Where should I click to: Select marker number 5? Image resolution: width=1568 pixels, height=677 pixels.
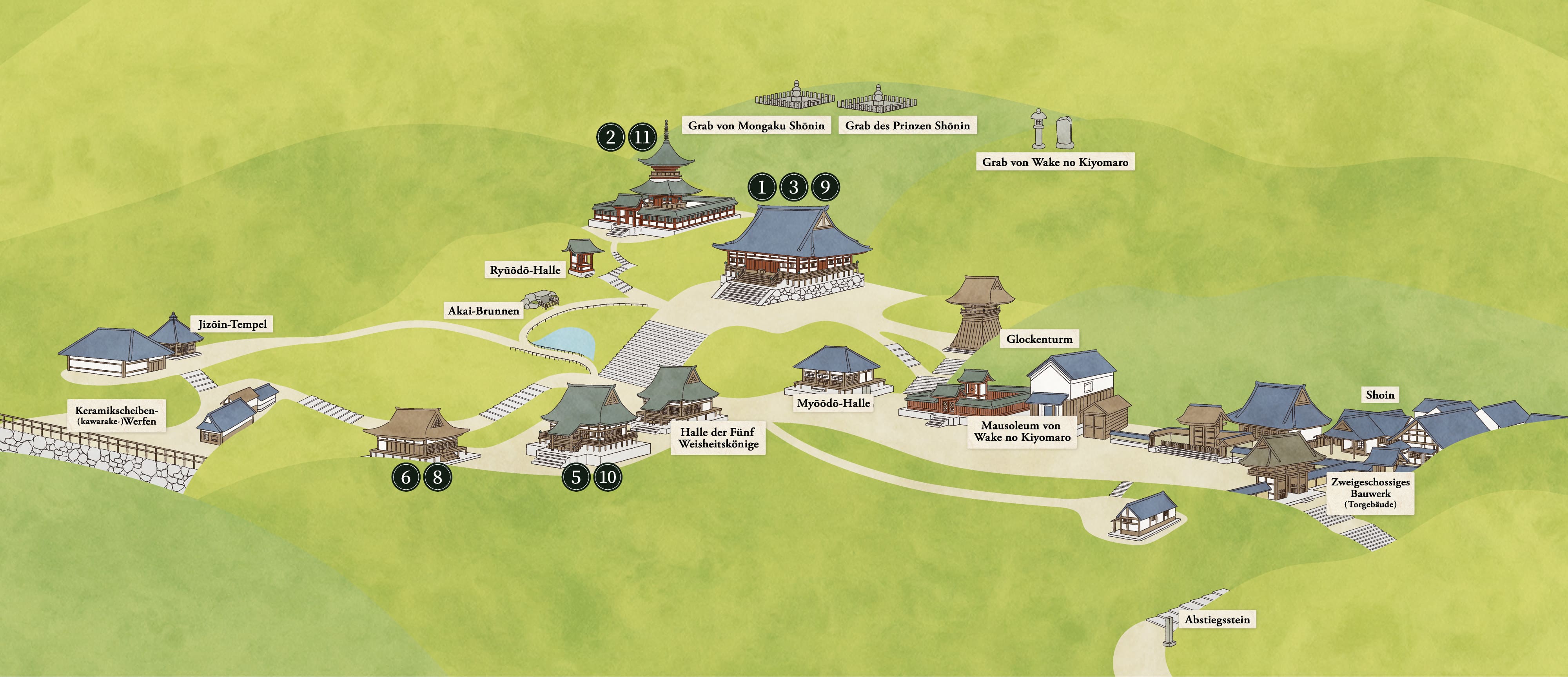tap(576, 478)
